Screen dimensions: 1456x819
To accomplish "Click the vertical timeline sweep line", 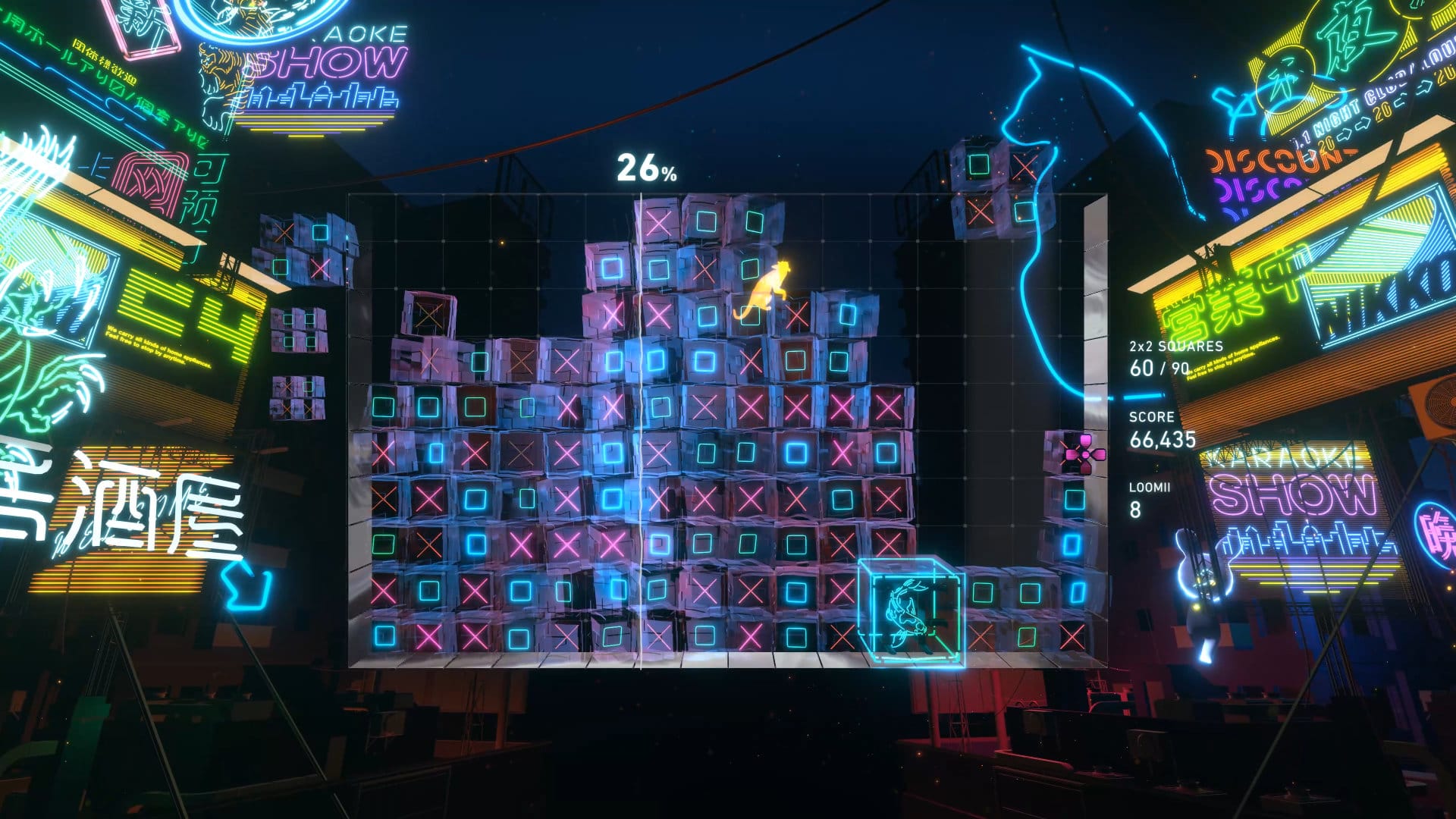I will point(643,417).
